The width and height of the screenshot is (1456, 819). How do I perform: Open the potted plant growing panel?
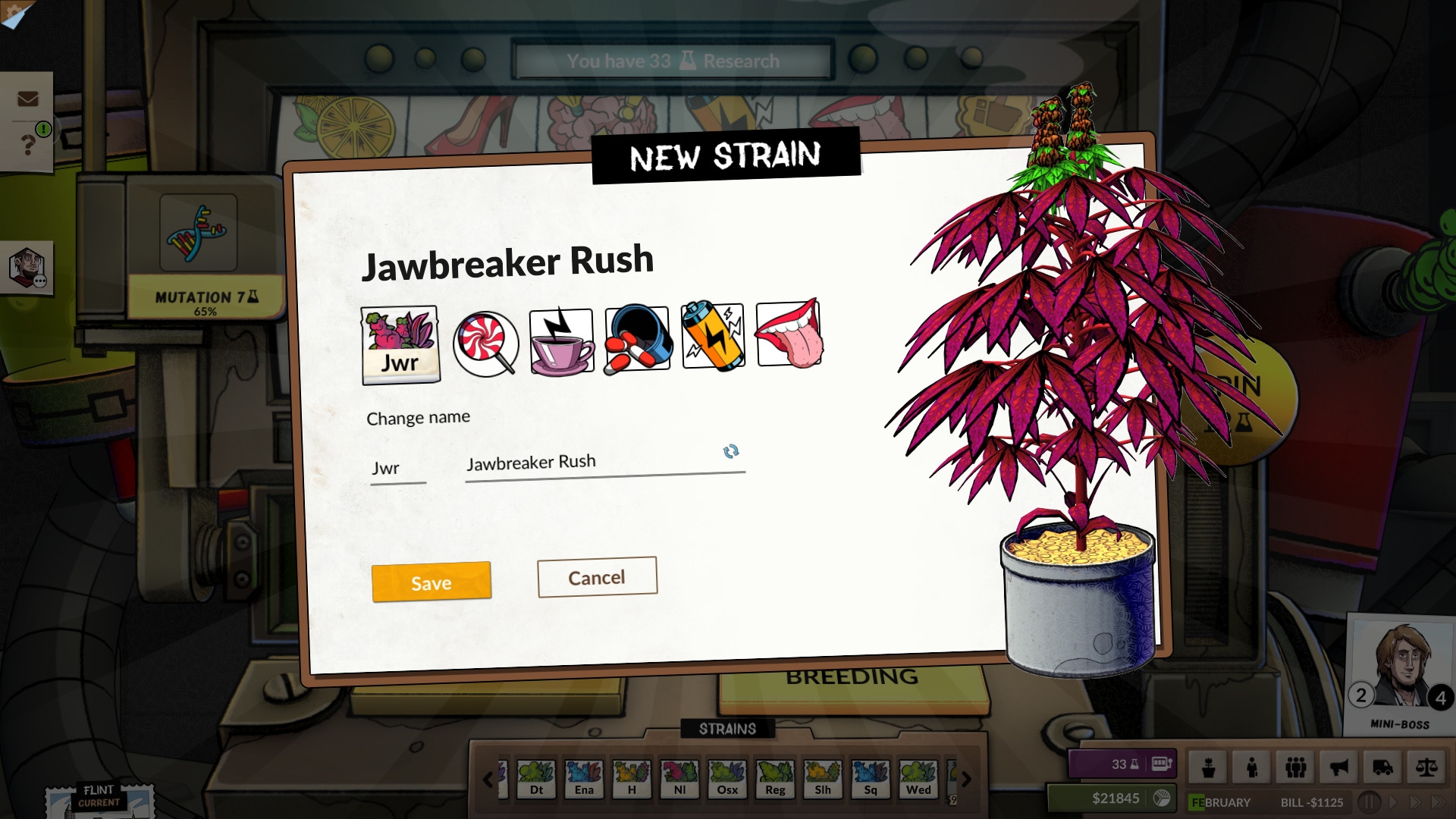pos(1209,768)
